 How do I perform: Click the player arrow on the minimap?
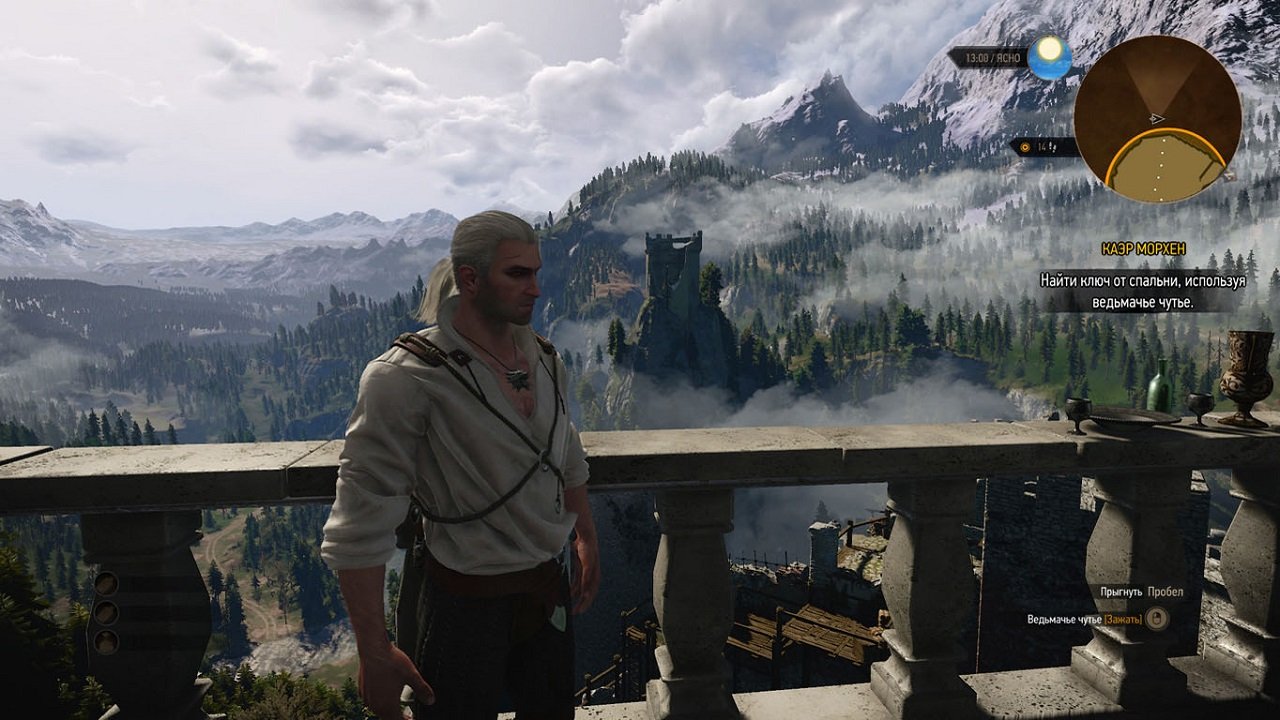click(1156, 119)
